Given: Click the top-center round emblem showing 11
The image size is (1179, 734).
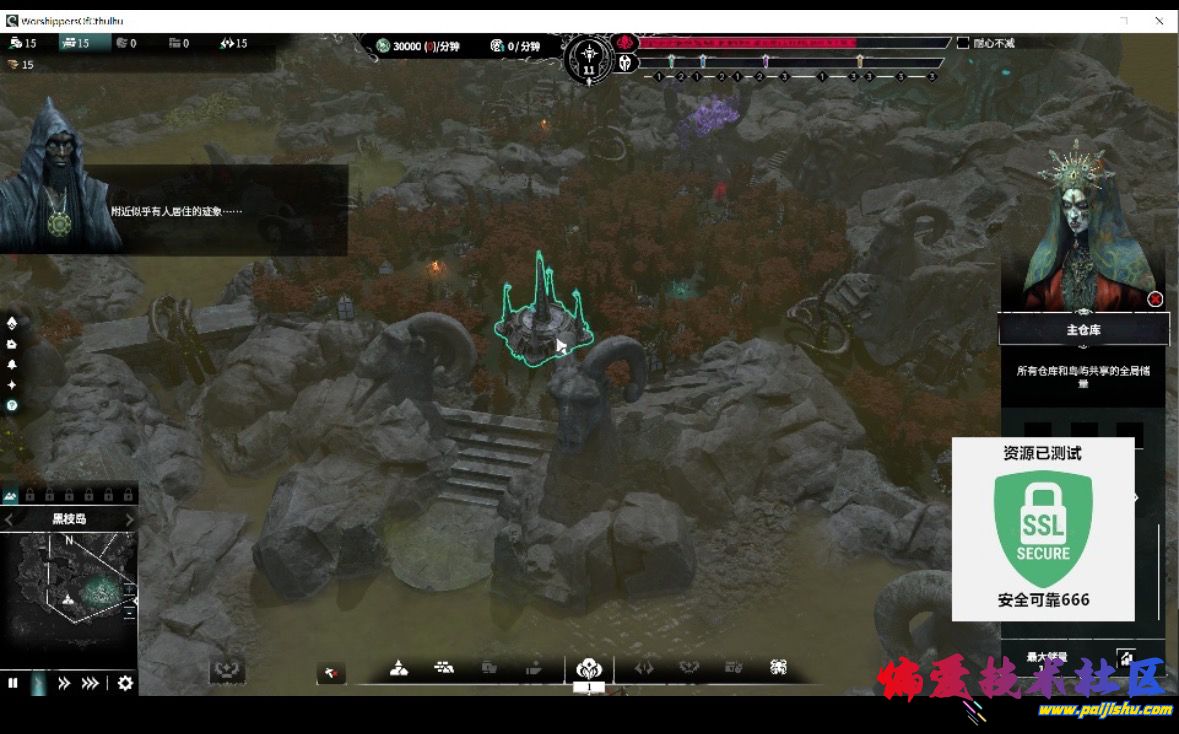Looking at the screenshot, I should [588, 60].
